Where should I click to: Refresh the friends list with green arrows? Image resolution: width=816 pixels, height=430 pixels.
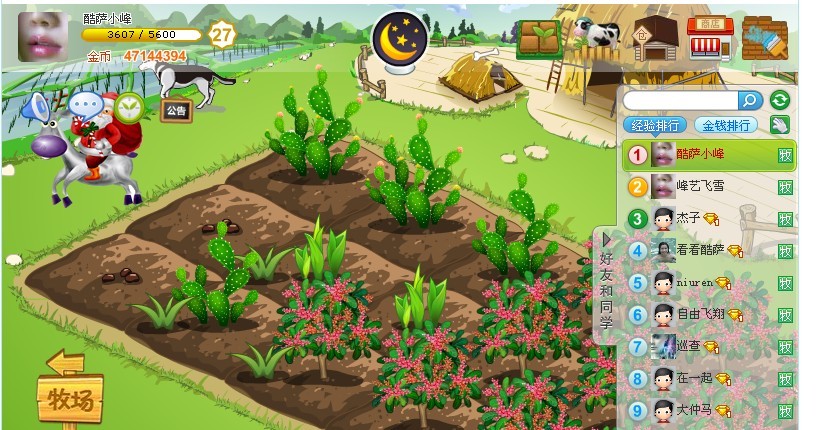(x=779, y=100)
